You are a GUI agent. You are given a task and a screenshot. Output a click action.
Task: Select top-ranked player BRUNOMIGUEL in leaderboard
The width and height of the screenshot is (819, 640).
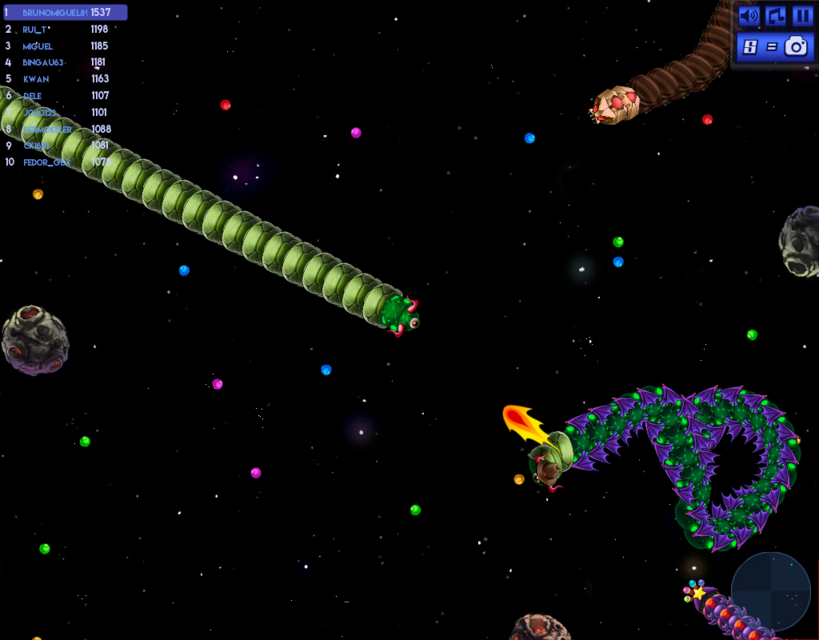(65, 13)
